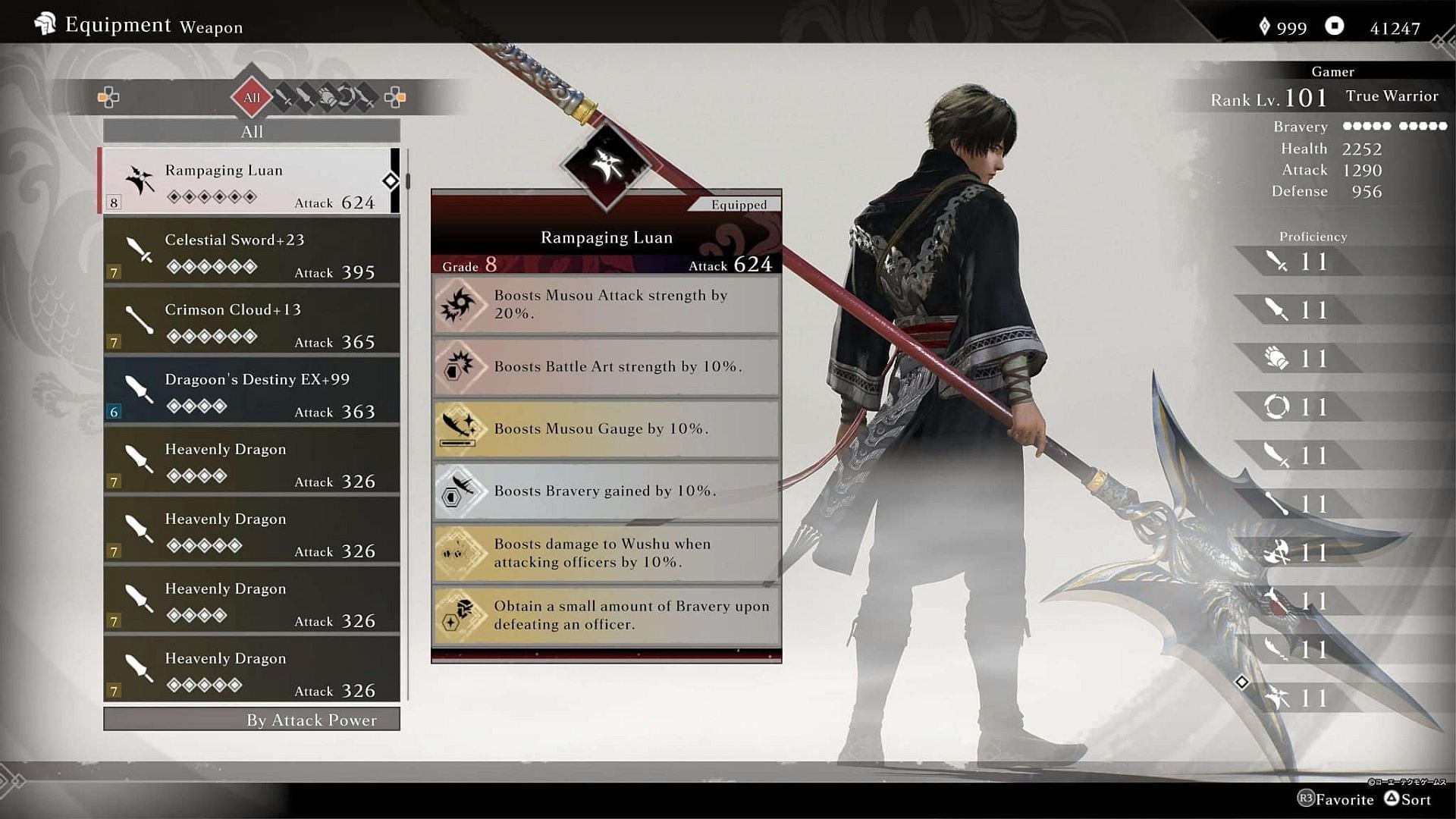
Task: Click the Musou Attack boost skill icon
Action: pos(460,305)
